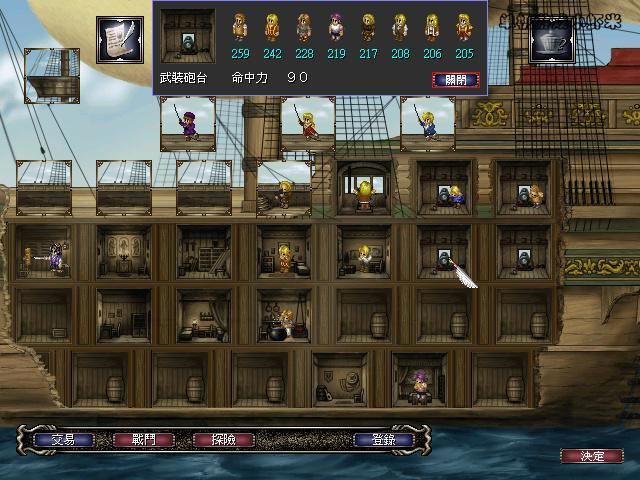This screenshot has width=640, height=480.
Task: Switch to the 交易 trade tab
Action: point(63,439)
